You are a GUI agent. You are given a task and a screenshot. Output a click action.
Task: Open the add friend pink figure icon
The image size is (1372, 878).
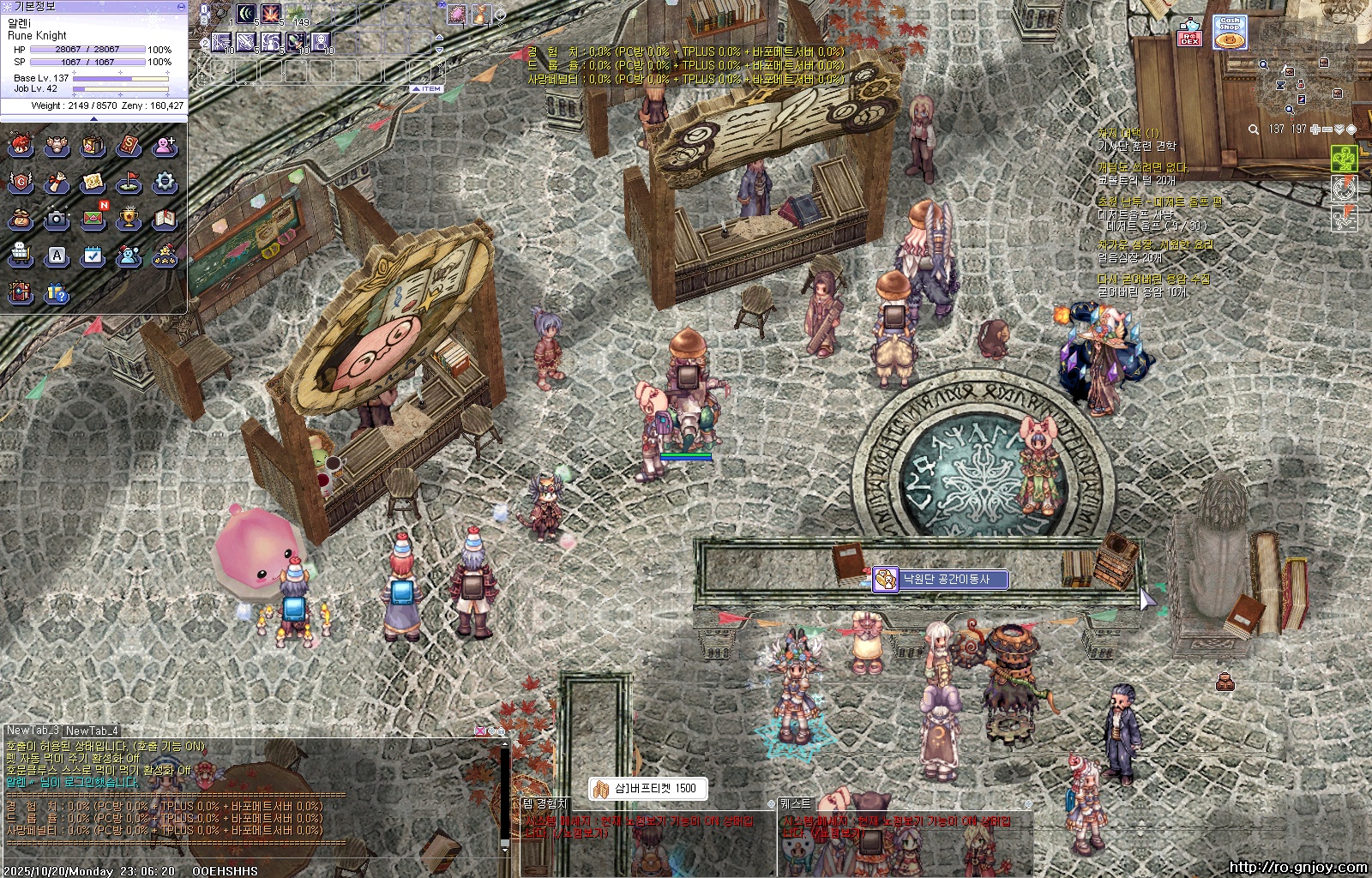[x=165, y=146]
